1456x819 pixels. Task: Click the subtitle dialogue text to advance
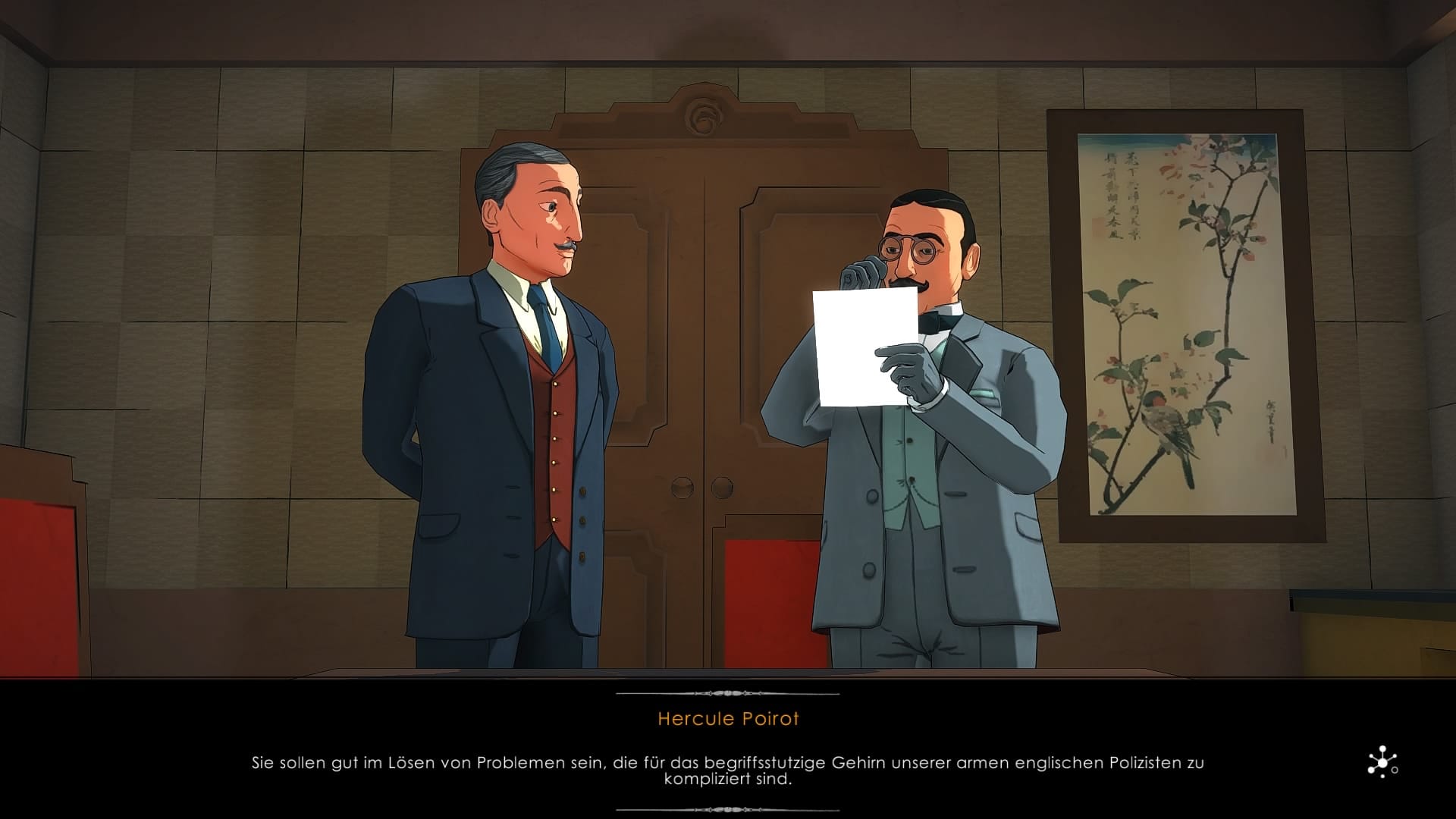[x=728, y=766]
